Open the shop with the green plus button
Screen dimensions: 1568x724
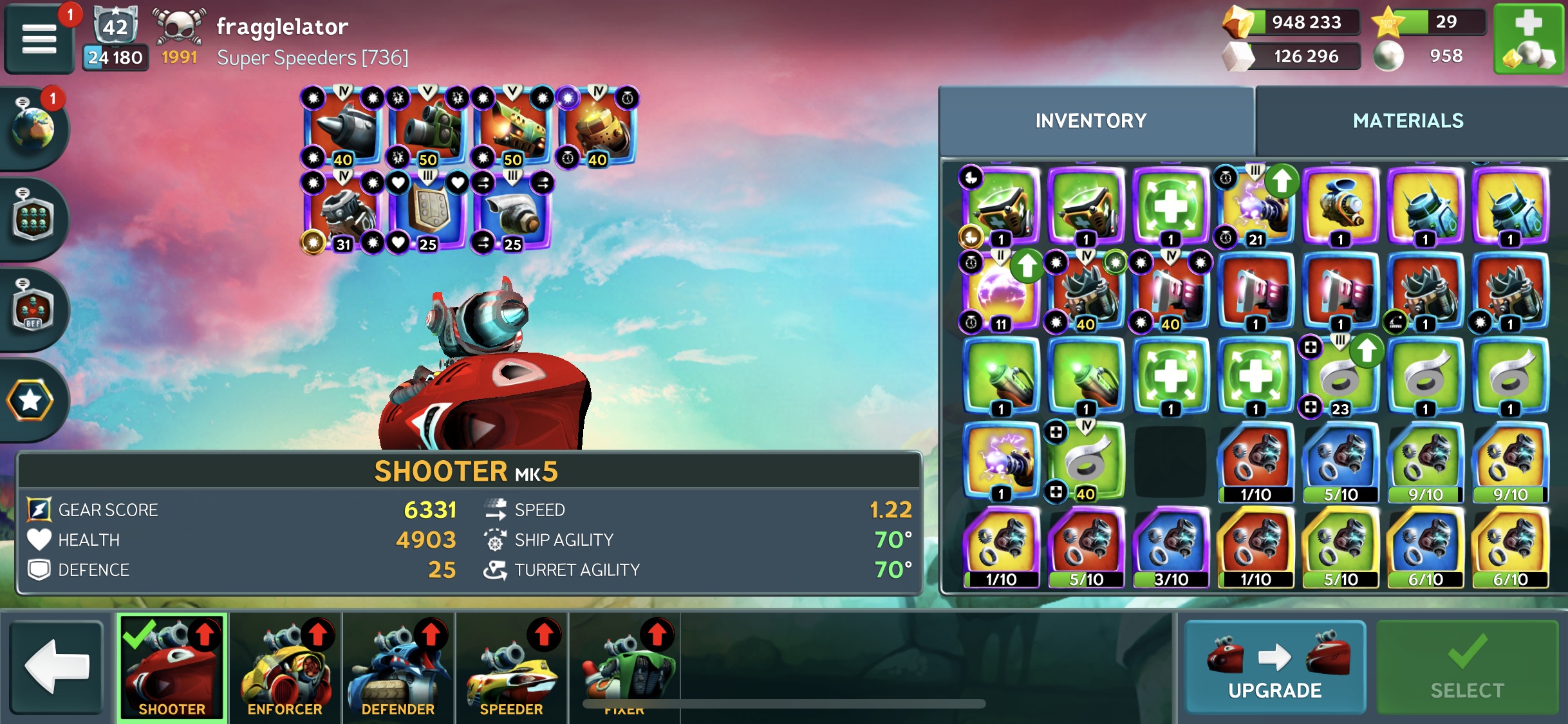(x=1528, y=39)
